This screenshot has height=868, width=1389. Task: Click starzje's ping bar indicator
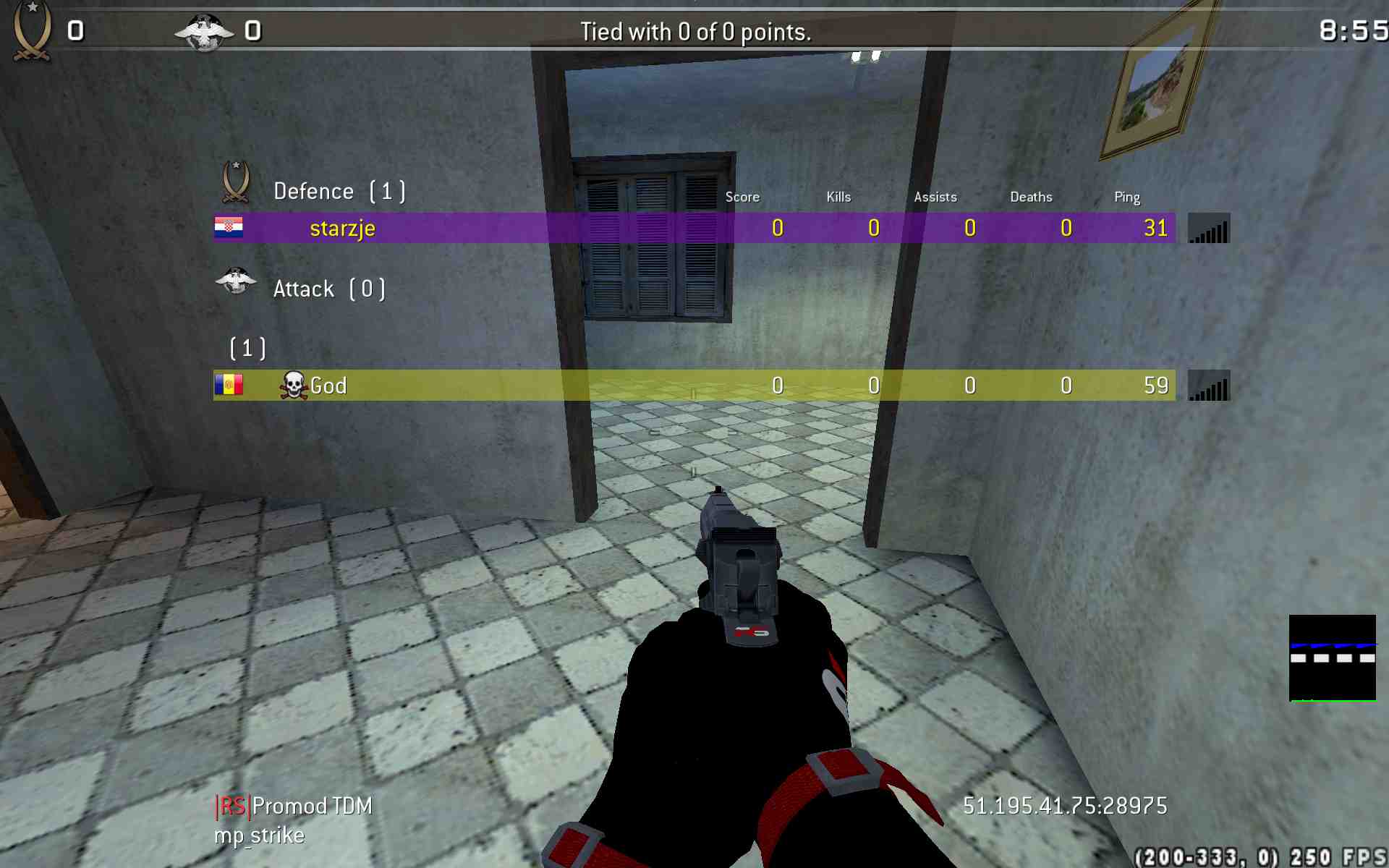click(x=1208, y=228)
